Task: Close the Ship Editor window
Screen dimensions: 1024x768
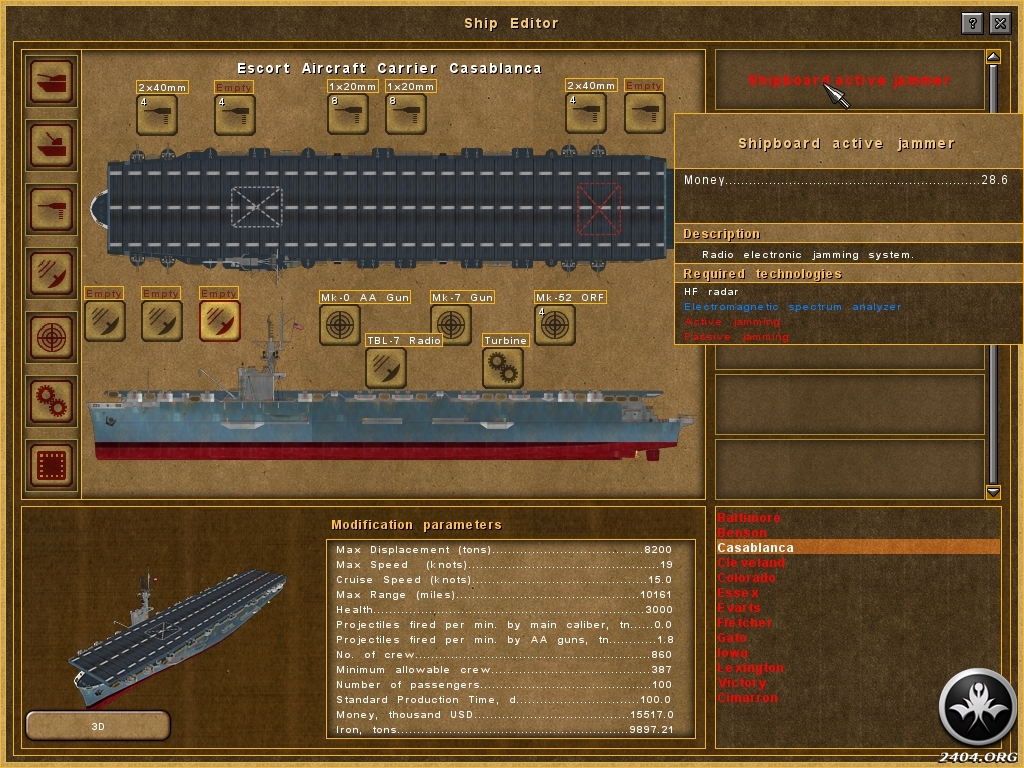Action: tap(1000, 23)
